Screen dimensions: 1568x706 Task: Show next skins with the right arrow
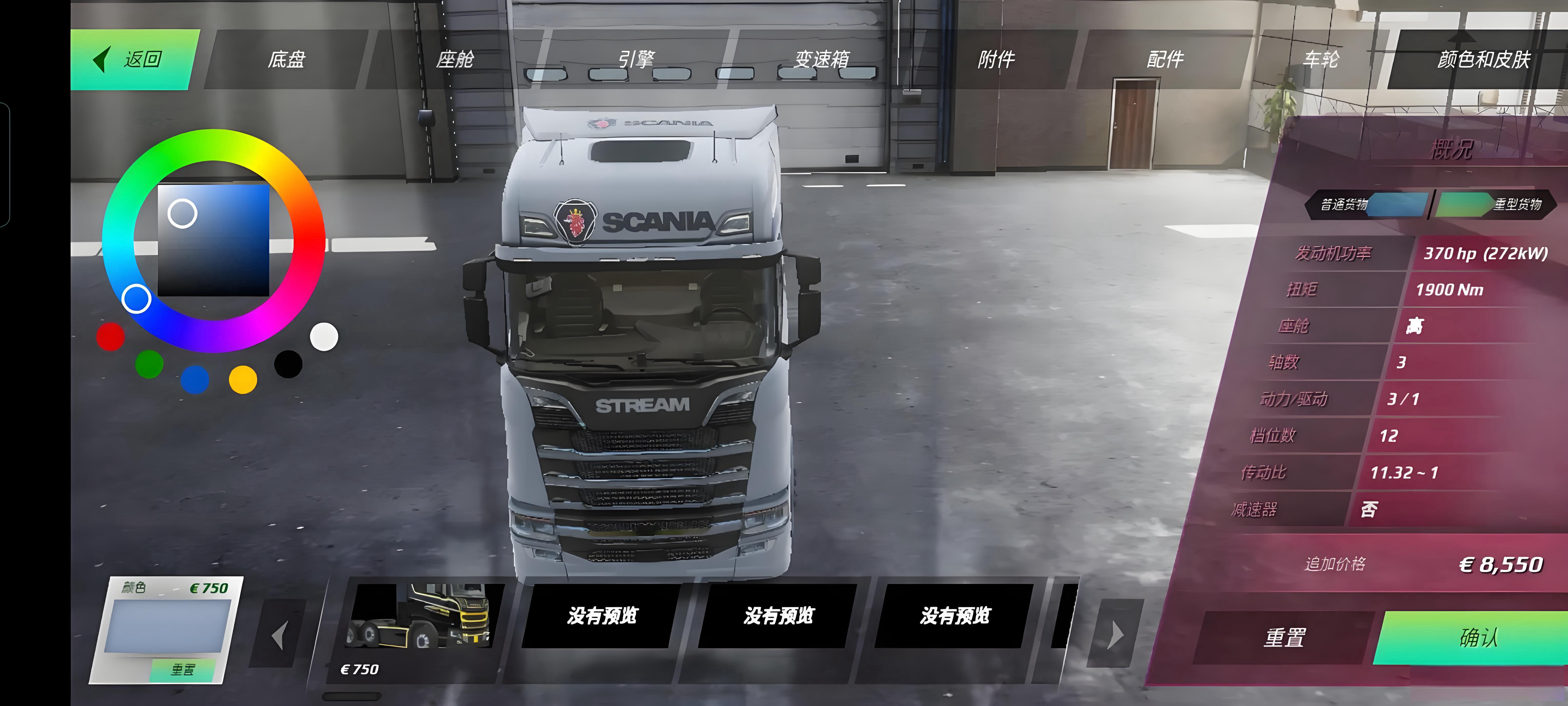click(x=1115, y=635)
